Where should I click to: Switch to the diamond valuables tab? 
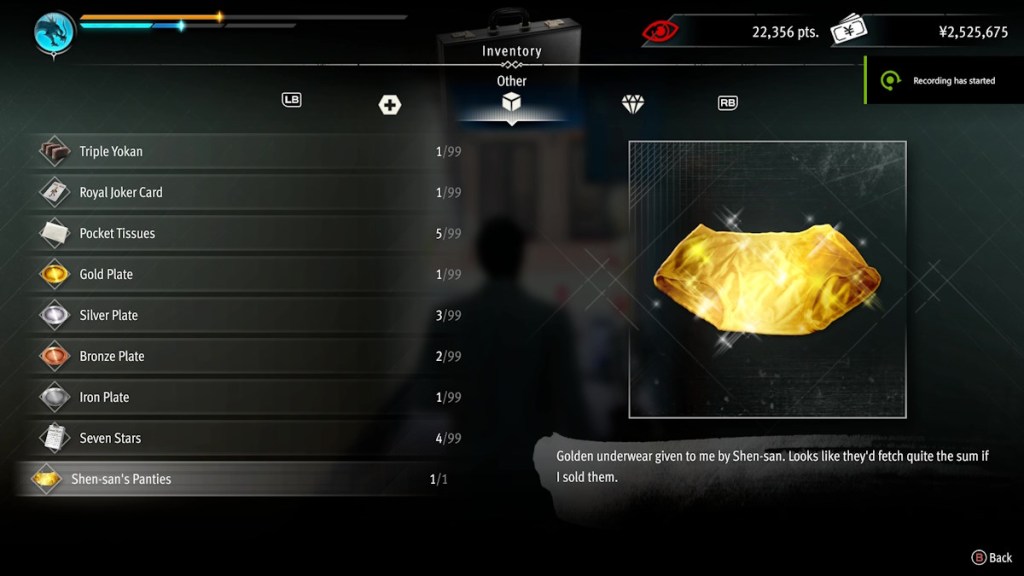[x=633, y=104]
